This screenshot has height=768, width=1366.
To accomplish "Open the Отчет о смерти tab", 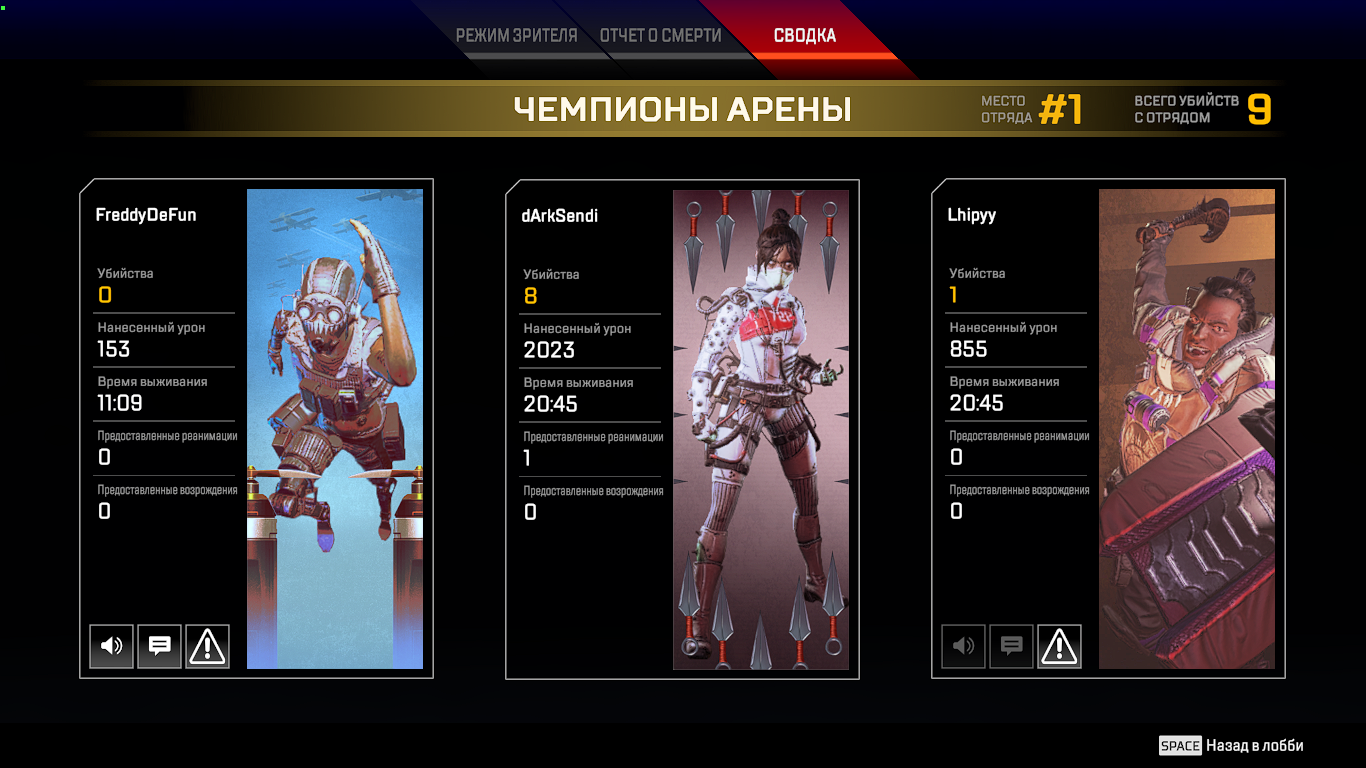I will (660, 36).
